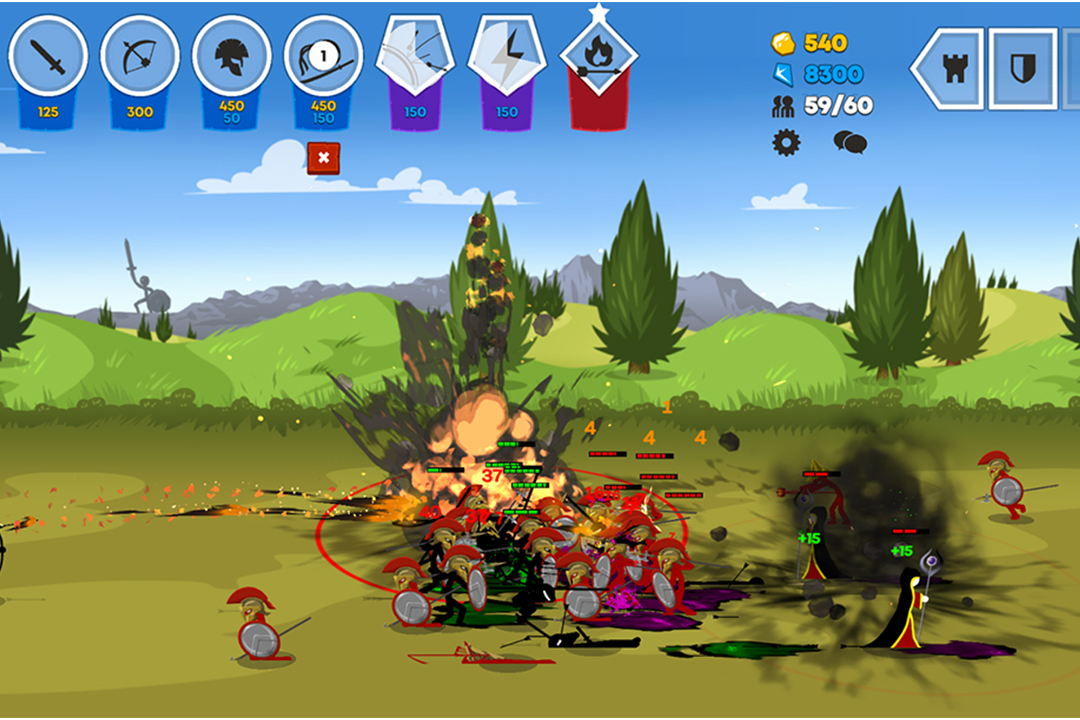This screenshot has width=1080, height=720.
Task: Switch army to shield defend stance
Action: pyautogui.click(x=1022, y=68)
